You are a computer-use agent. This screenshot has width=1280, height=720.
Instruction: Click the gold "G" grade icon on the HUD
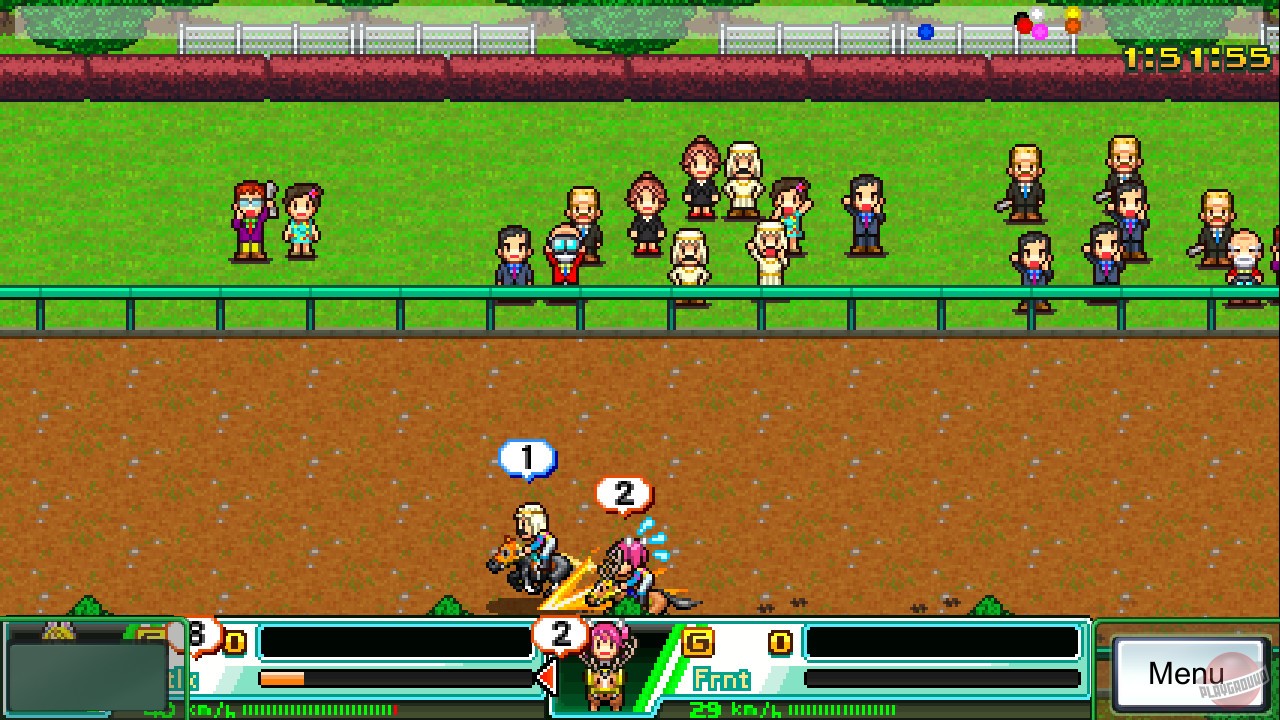696,642
